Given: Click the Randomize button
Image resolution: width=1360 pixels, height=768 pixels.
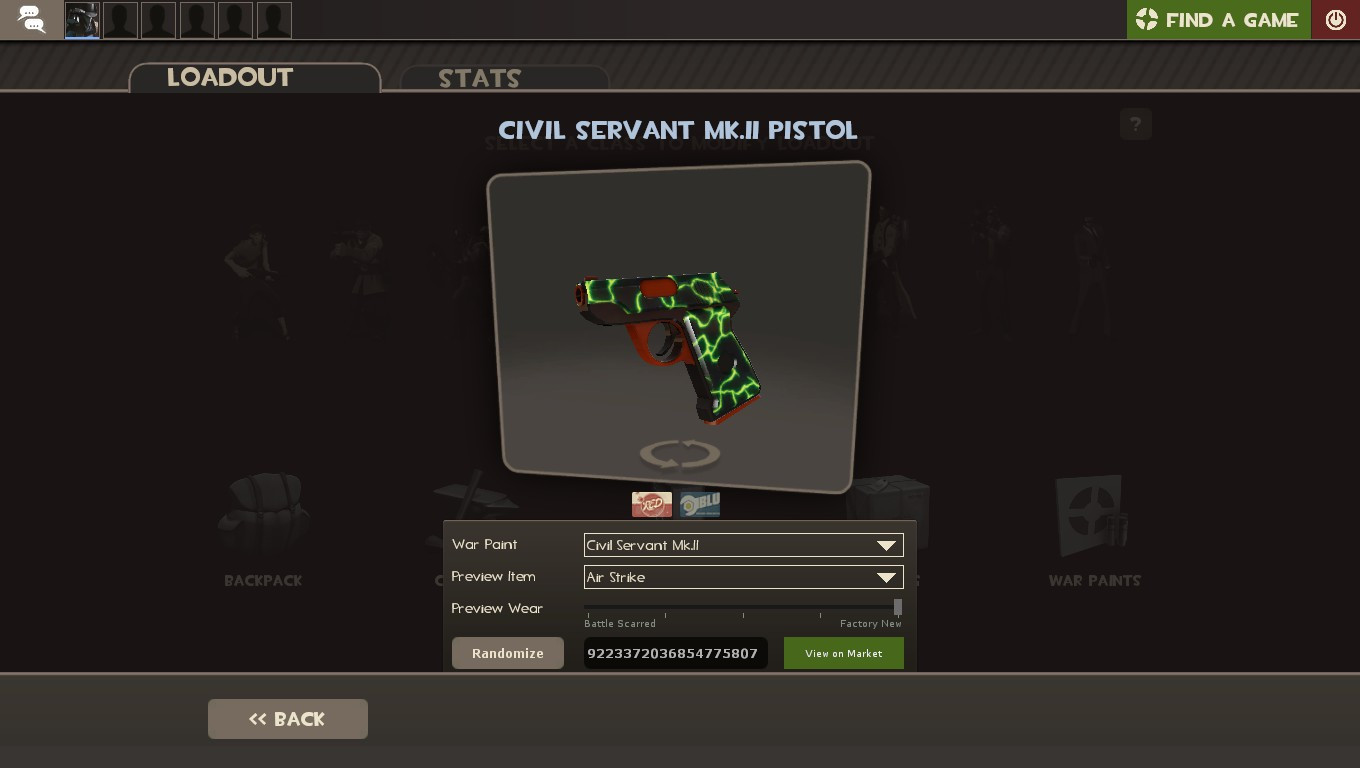Looking at the screenshot, I should (x=507, y=653).
